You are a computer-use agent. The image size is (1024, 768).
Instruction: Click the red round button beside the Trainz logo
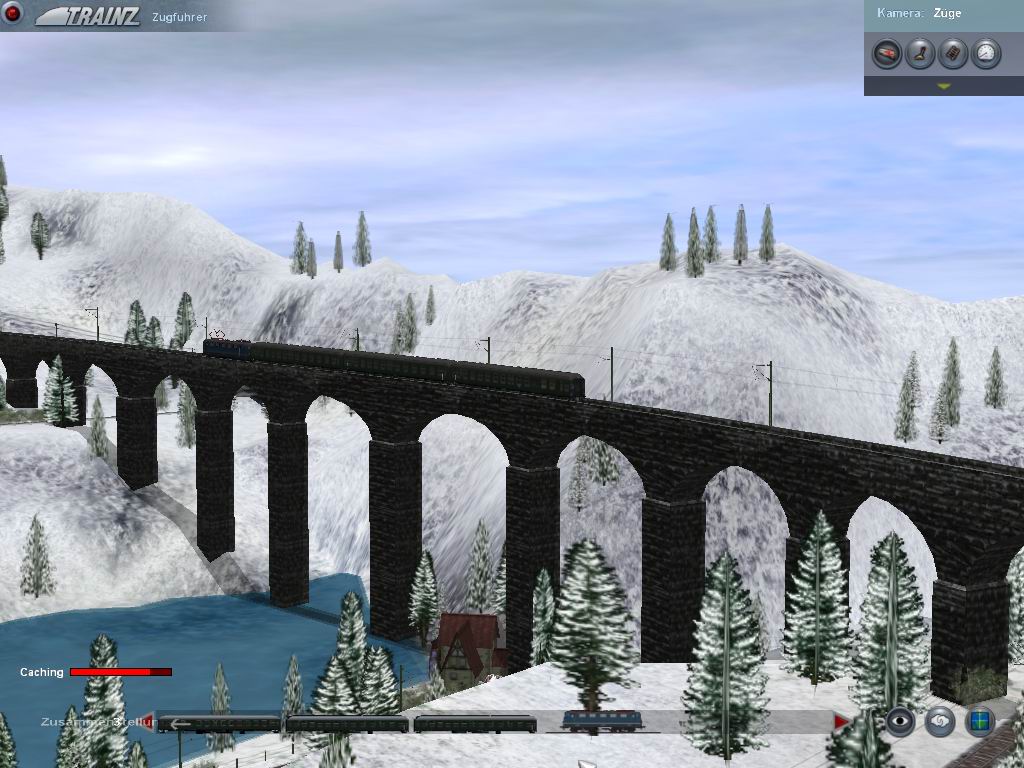[x=13, y=14]
